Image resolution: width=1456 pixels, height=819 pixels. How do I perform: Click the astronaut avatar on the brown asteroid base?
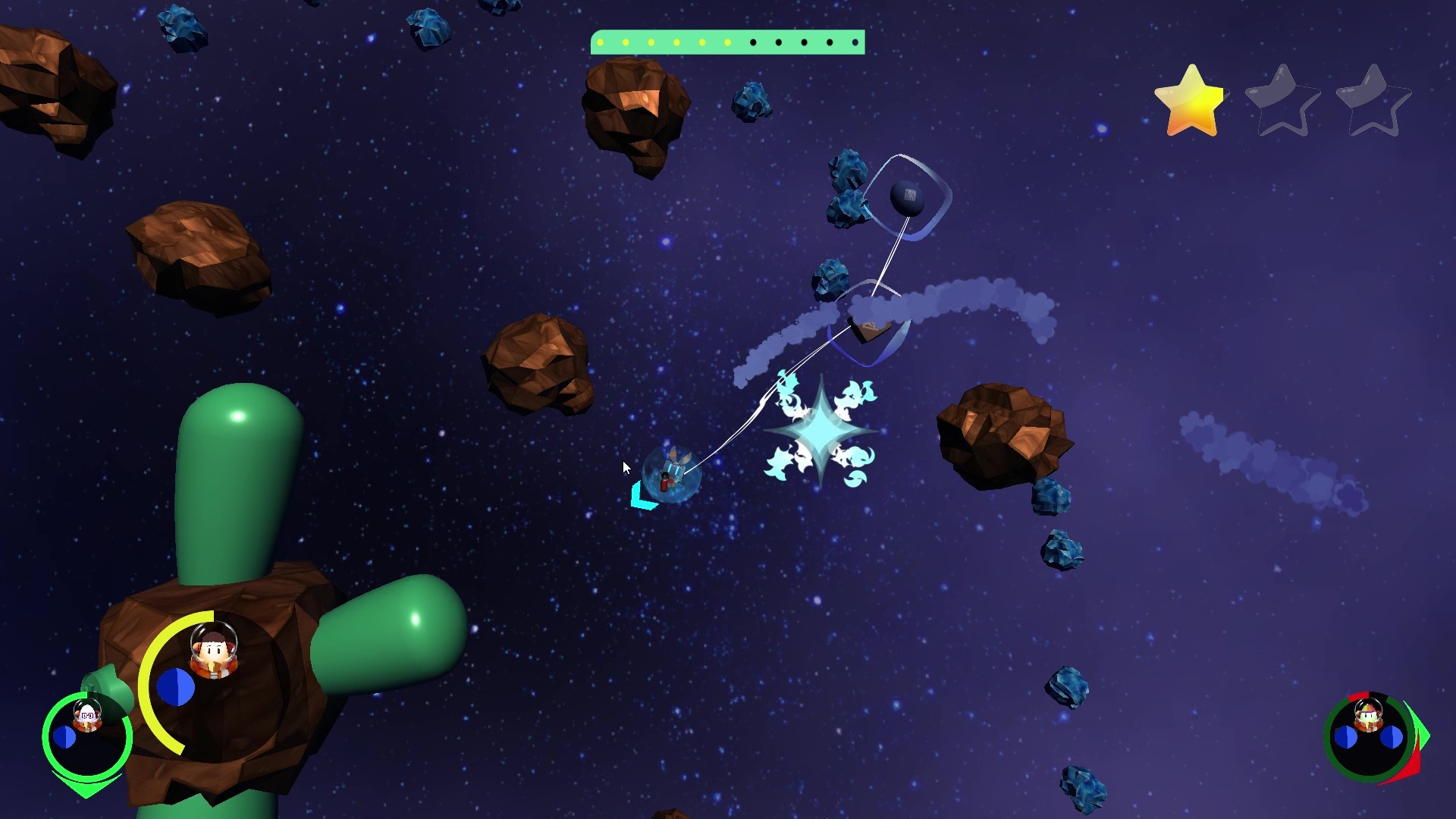[x=213, y=651]
